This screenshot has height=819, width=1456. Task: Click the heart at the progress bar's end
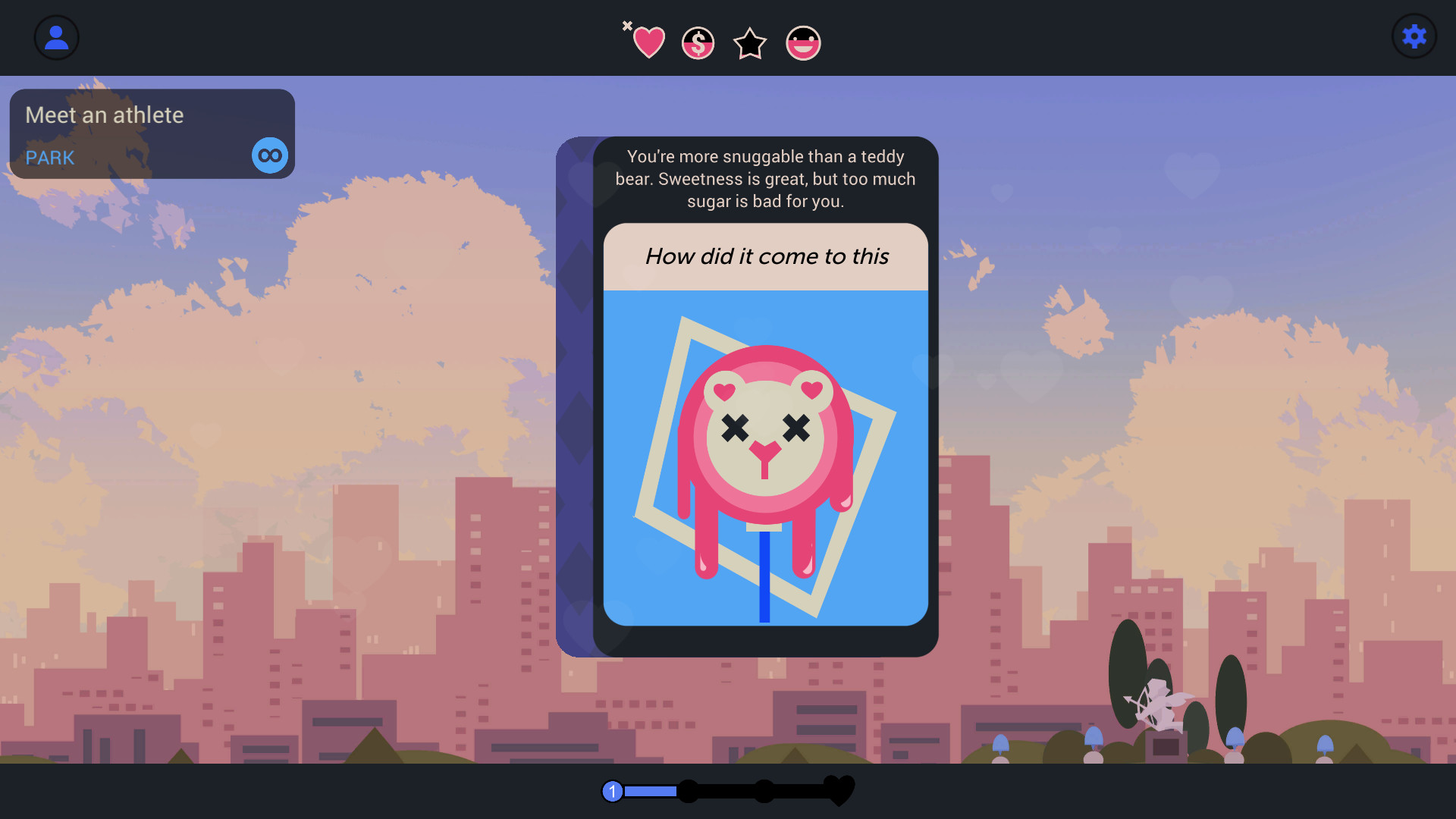point(839,790)
